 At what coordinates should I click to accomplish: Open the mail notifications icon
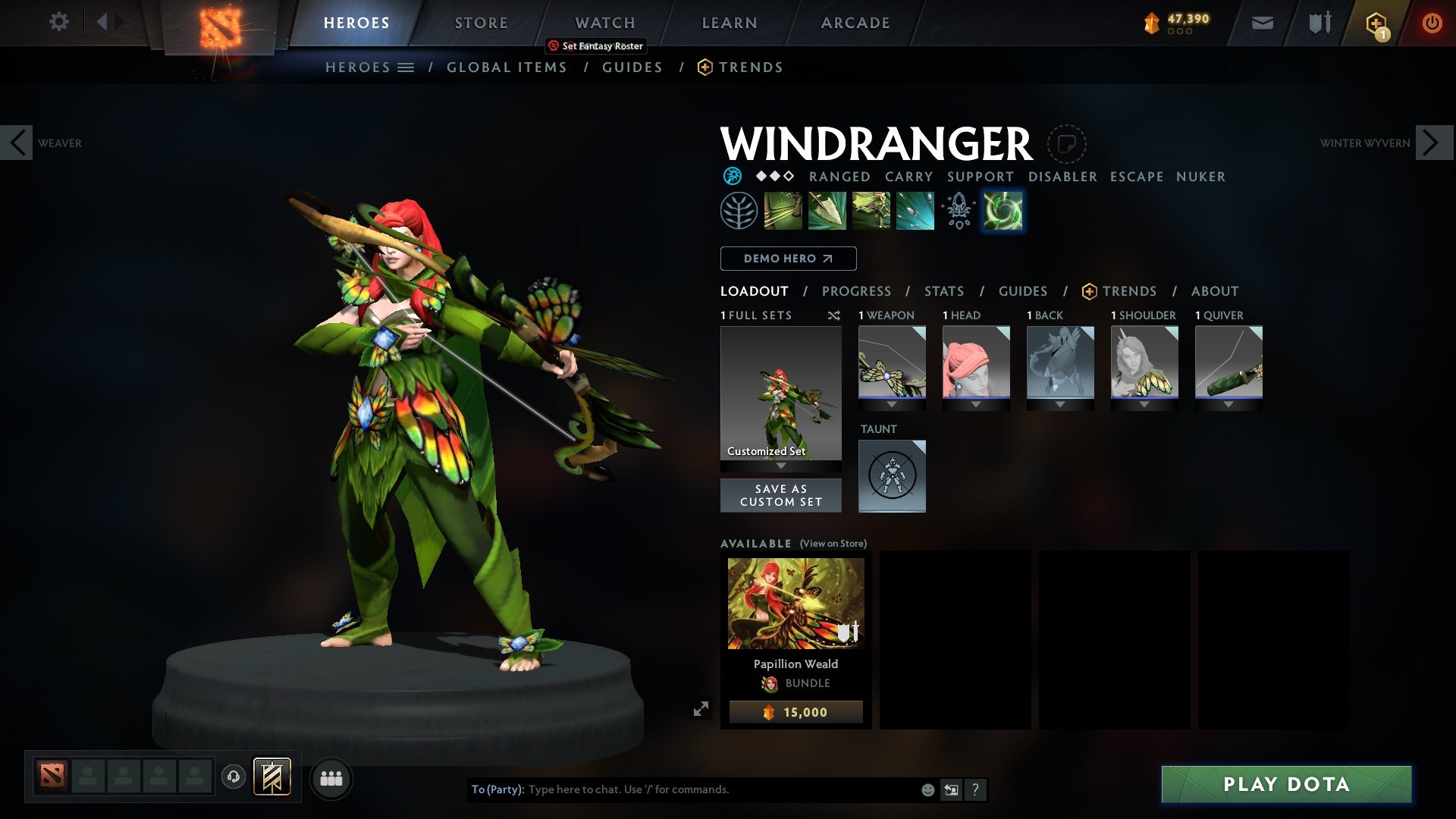[x=1262, y=23]
